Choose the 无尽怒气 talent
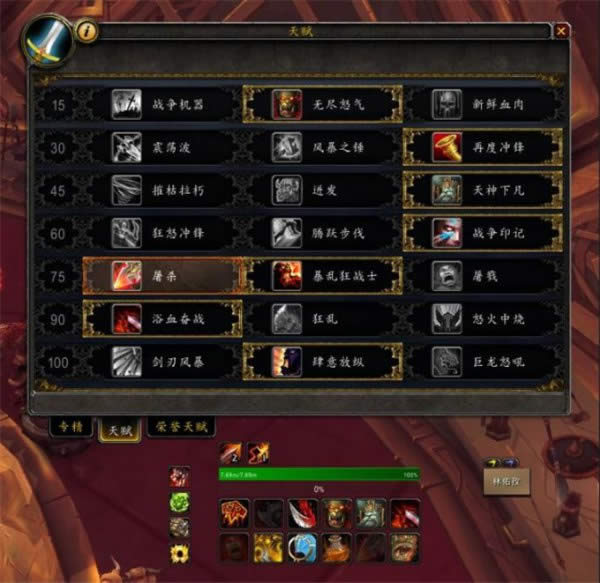The height and width of the screenshot is (583, 600). tap(323, 104)
